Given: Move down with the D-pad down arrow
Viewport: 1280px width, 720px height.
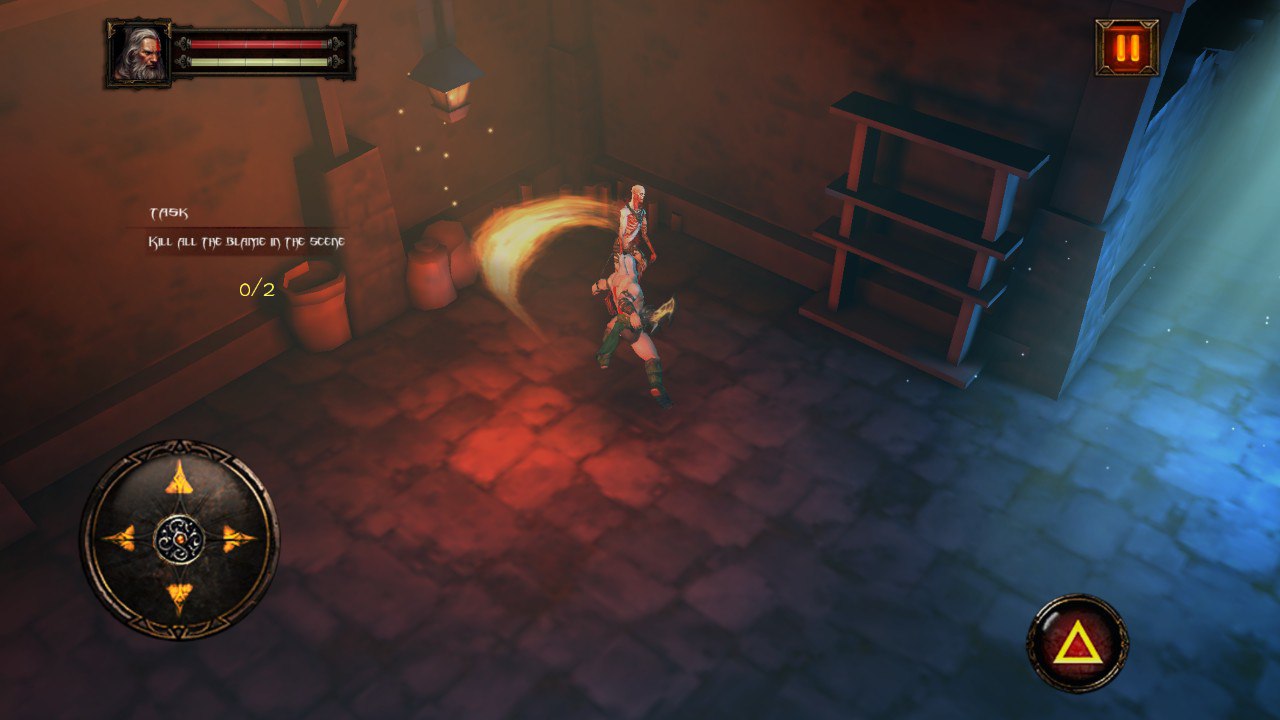Looking at the screenshot, I should click(179, 598).
